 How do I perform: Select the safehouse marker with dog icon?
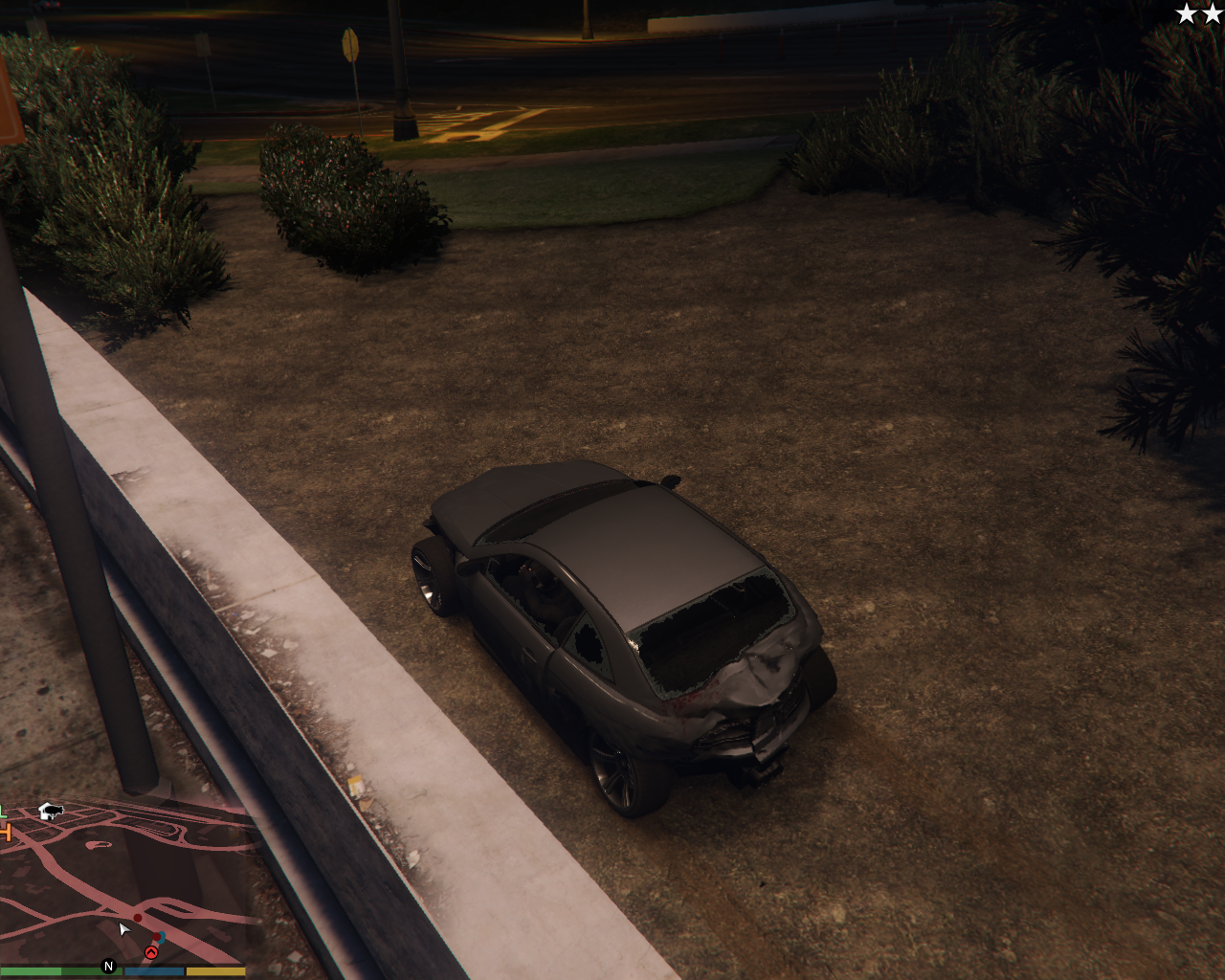click(51, 812)
